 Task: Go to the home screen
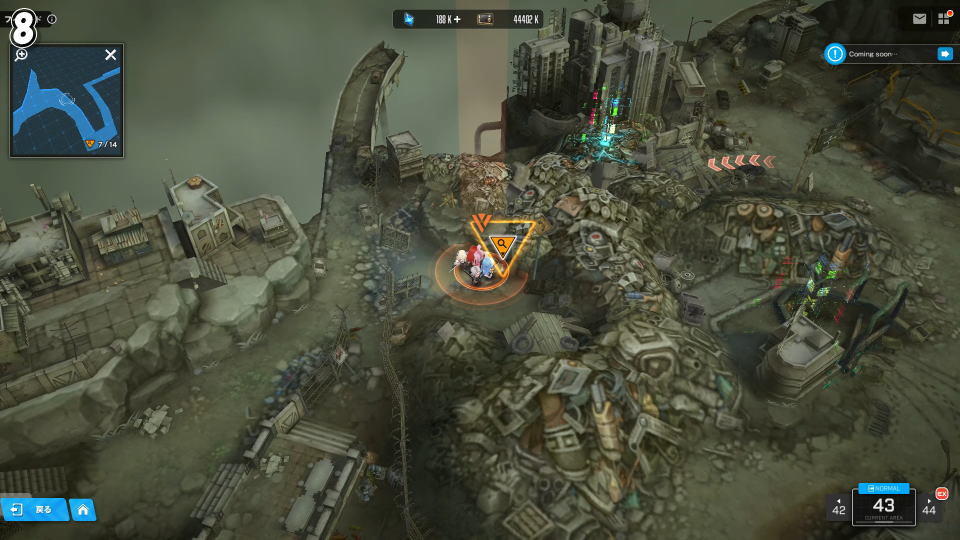[83, 509]
